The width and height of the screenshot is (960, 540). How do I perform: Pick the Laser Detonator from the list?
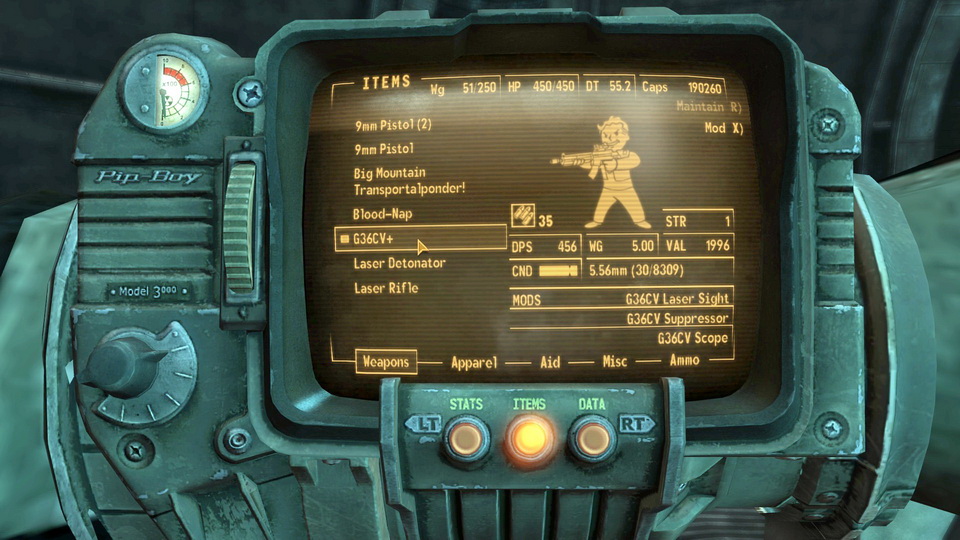coord(399,263)
